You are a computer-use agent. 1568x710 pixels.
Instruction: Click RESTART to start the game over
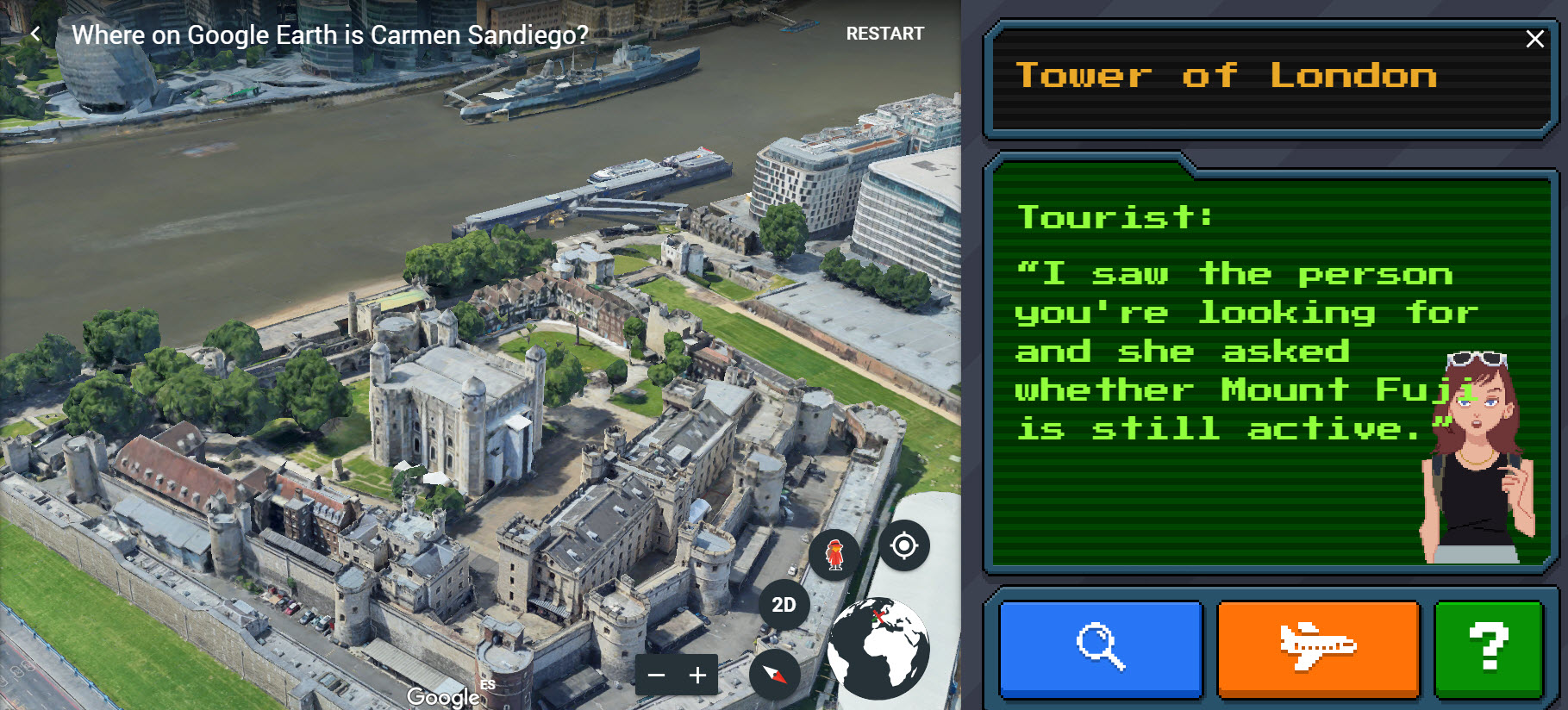(x=884, y=34)
